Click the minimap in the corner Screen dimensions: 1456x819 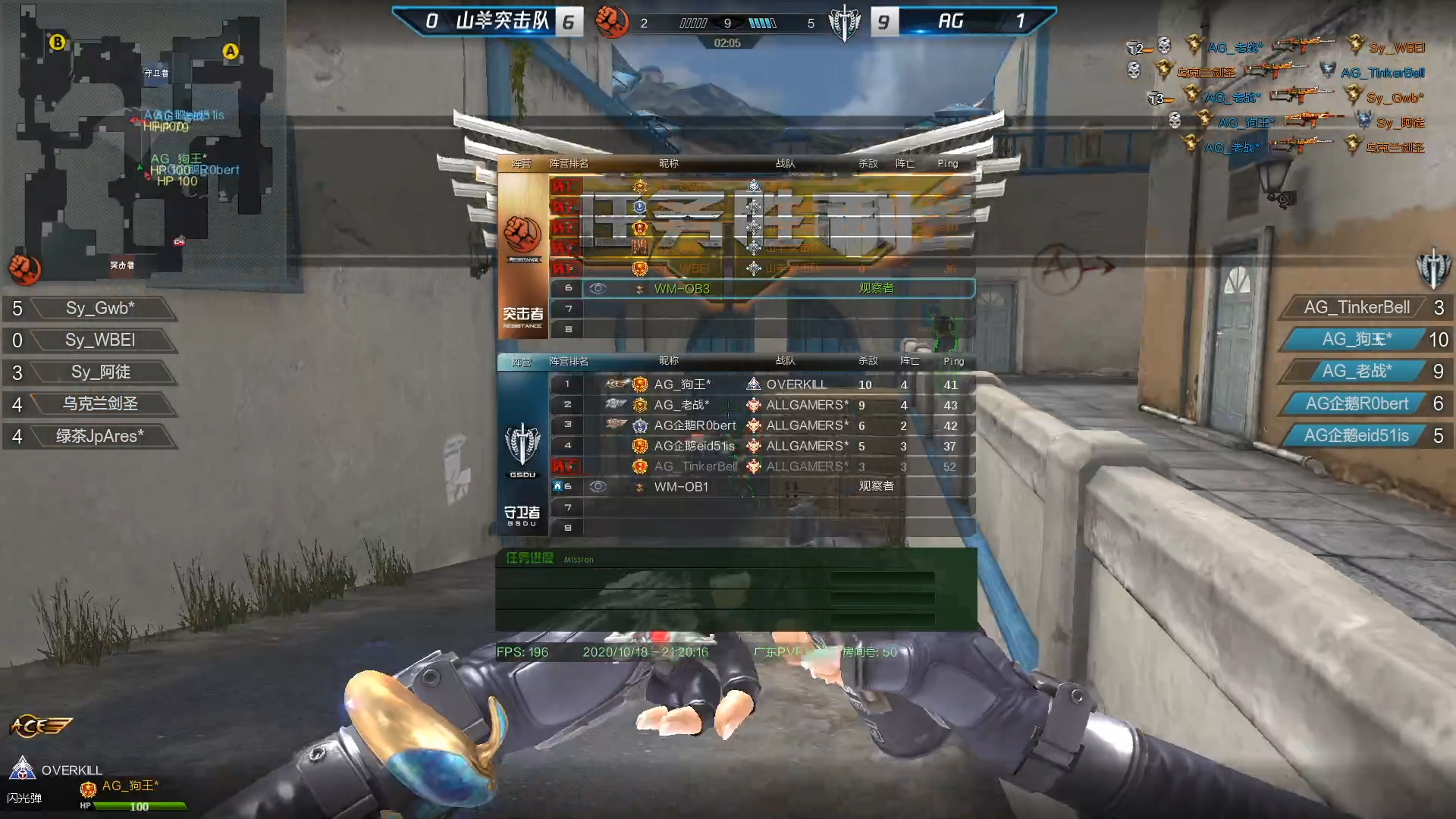(144, 144)
